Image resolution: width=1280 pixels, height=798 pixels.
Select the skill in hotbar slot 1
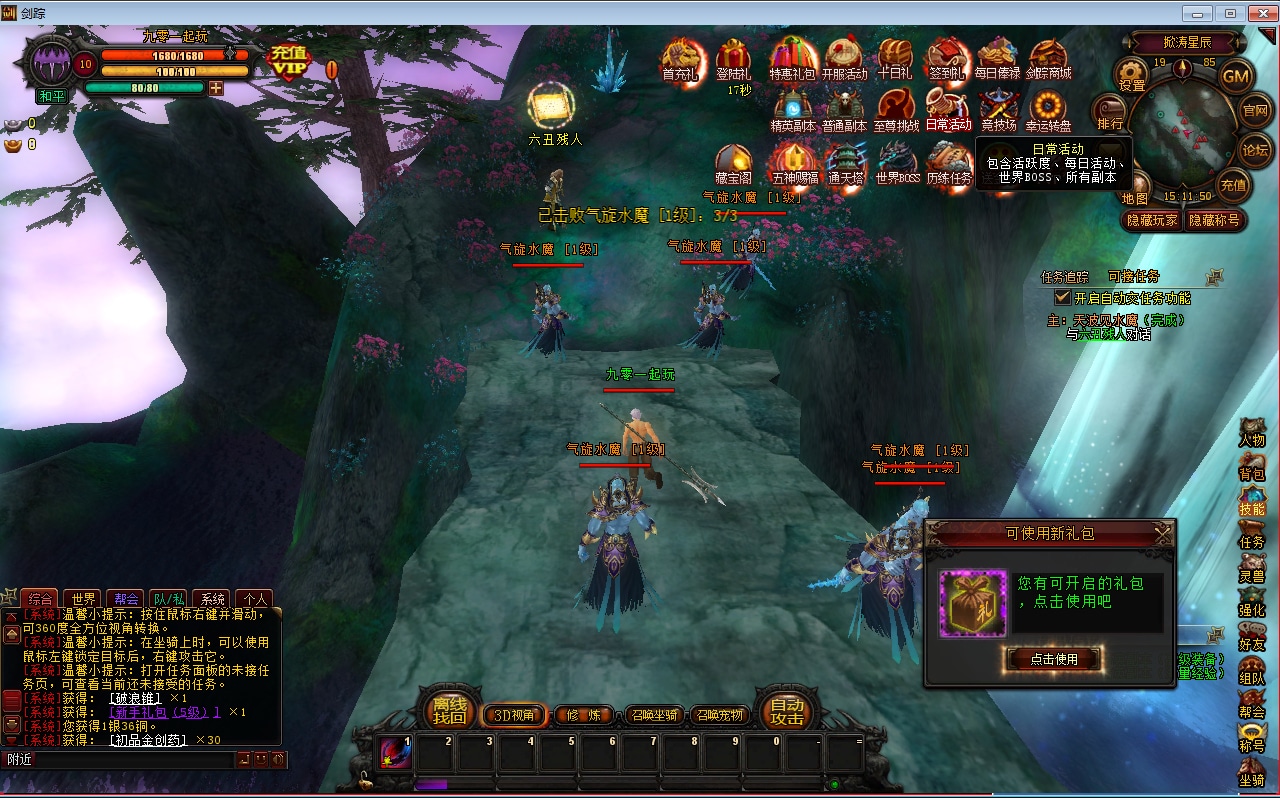[396, 753]
